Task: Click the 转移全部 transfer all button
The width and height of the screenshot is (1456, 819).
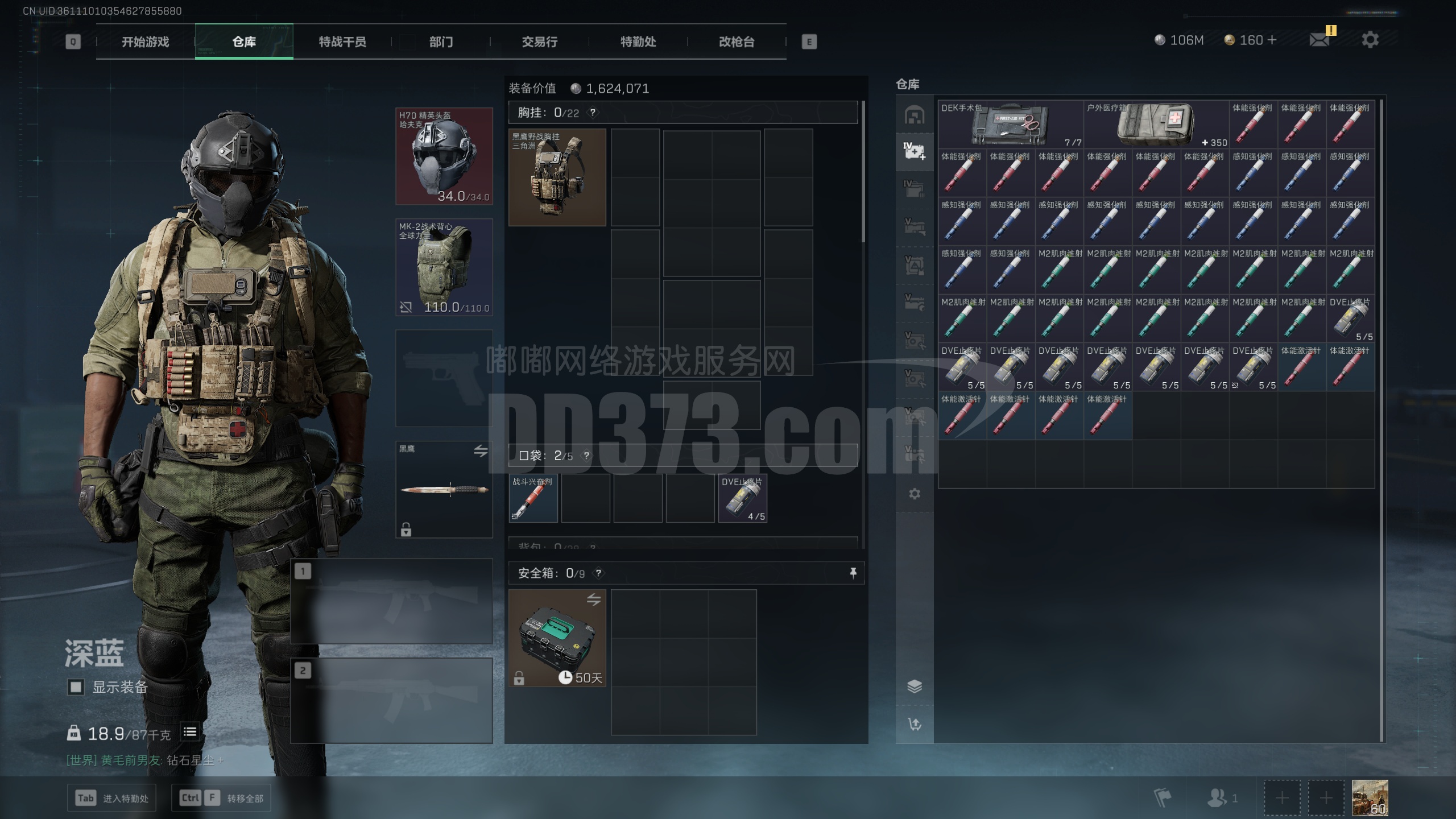Action: tap(221, 798)
